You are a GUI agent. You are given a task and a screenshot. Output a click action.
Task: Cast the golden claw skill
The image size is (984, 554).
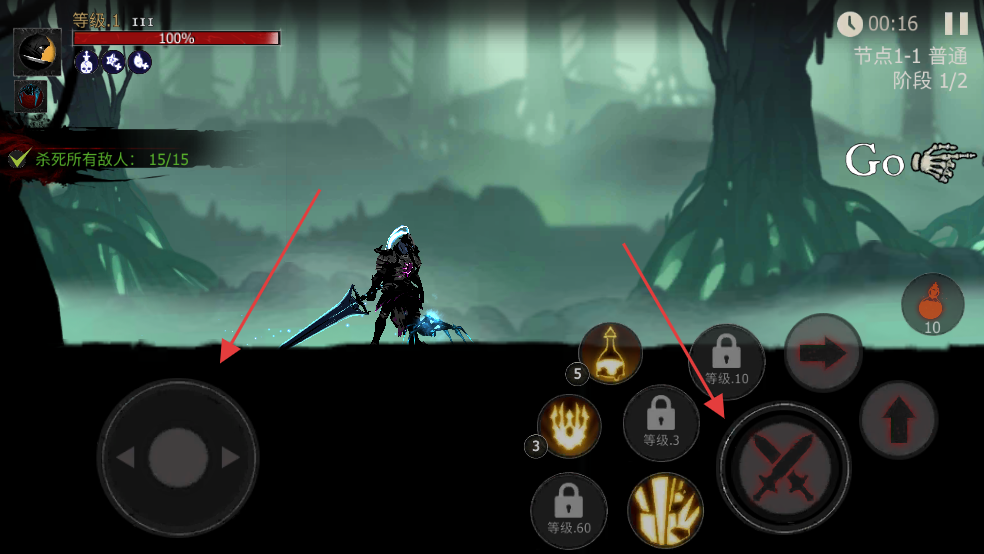tap(569, 426)
